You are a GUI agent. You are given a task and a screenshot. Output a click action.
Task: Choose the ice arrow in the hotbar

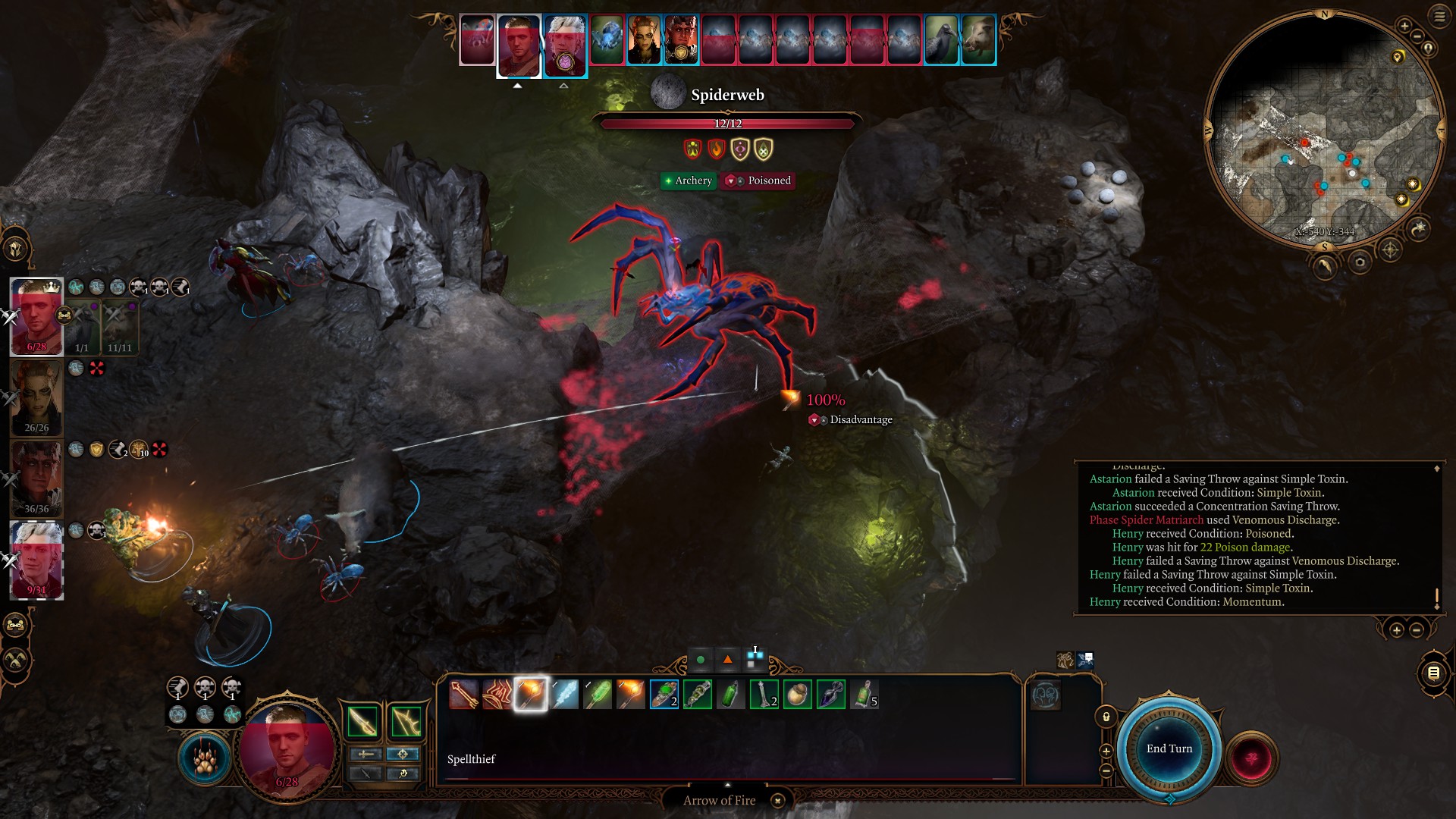pyautogui.click(x=564, y=695)
